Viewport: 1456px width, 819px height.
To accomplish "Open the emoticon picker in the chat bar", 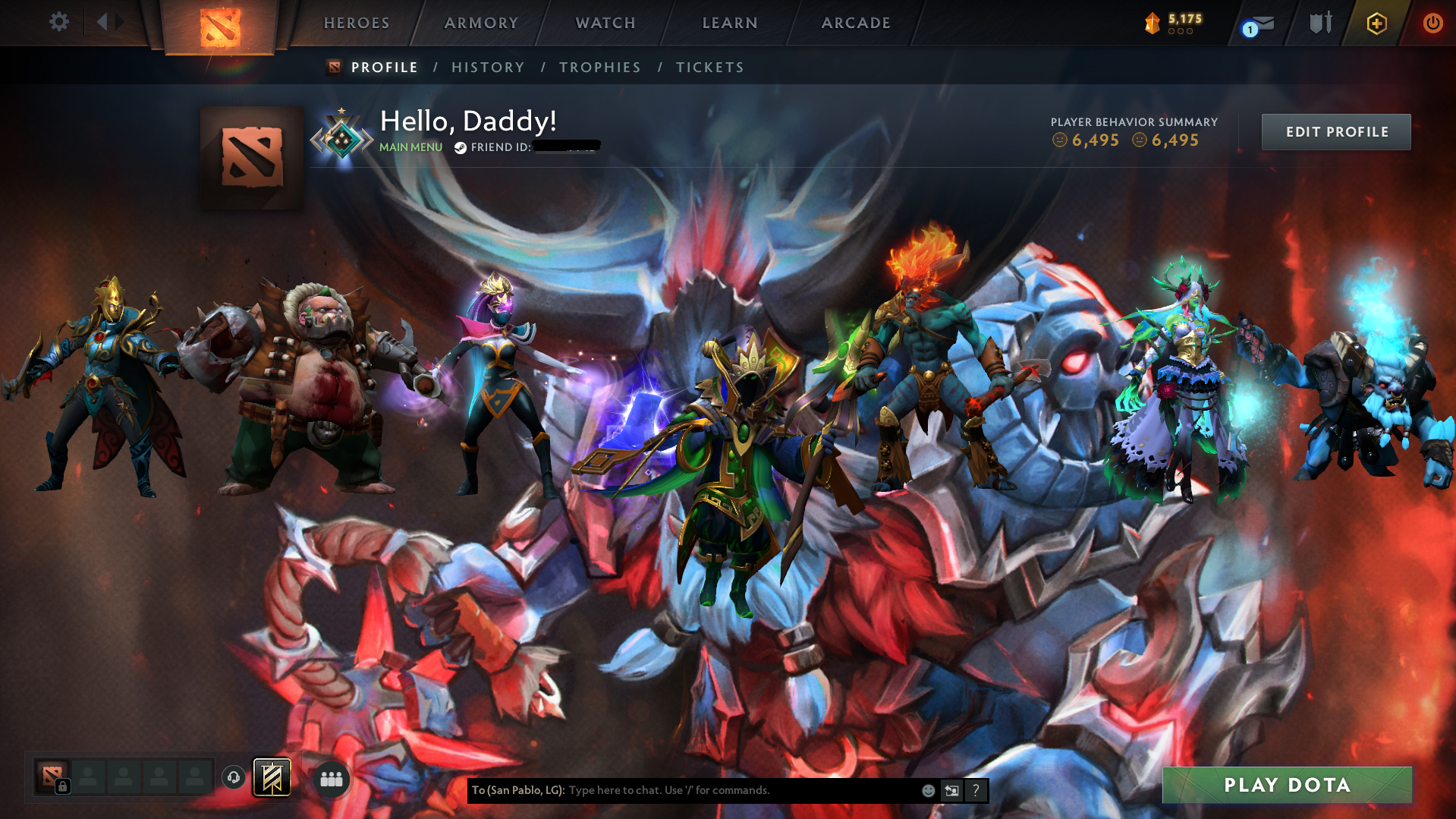I will coord(929,790).
